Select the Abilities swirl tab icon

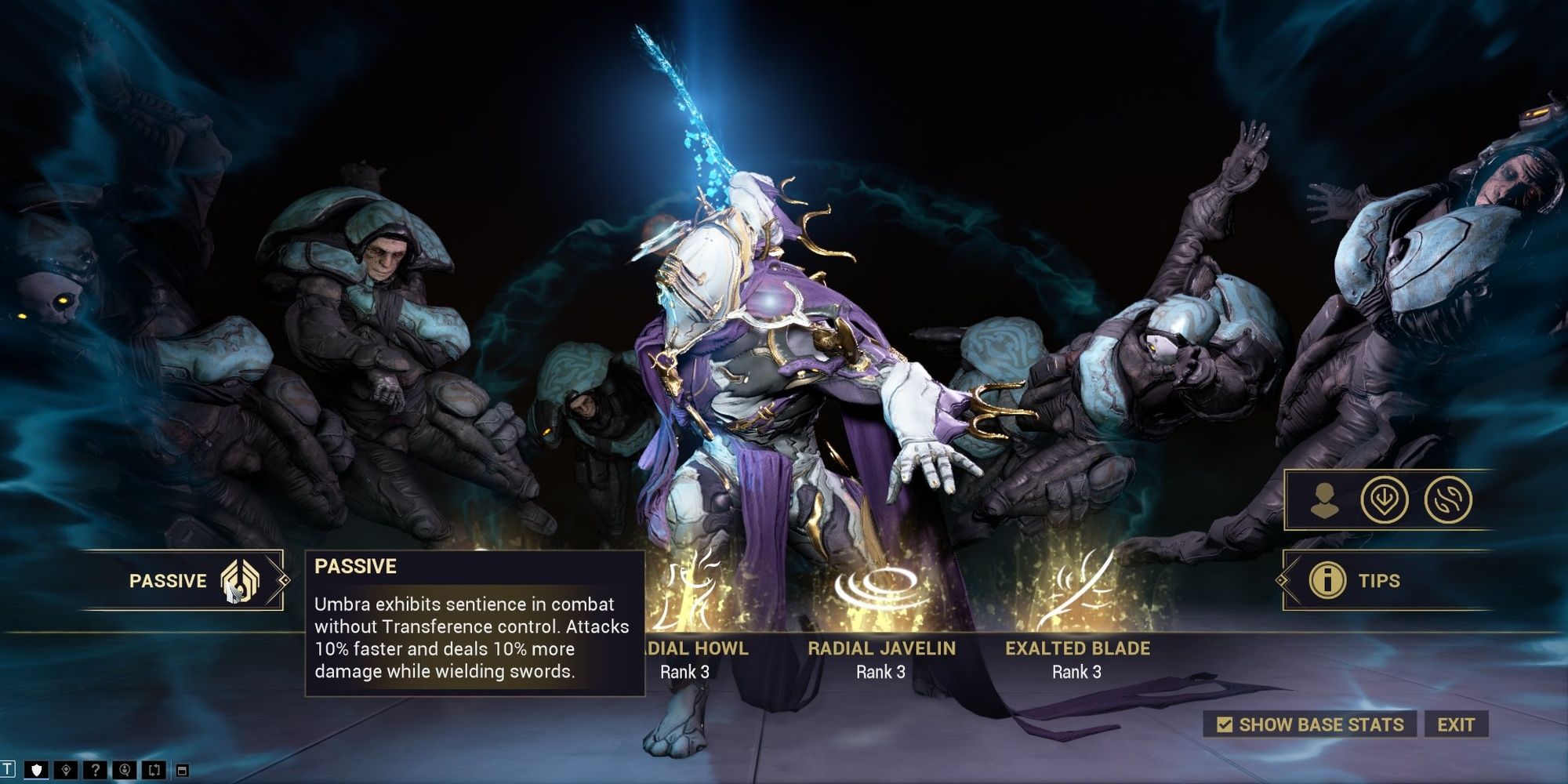1449,499
